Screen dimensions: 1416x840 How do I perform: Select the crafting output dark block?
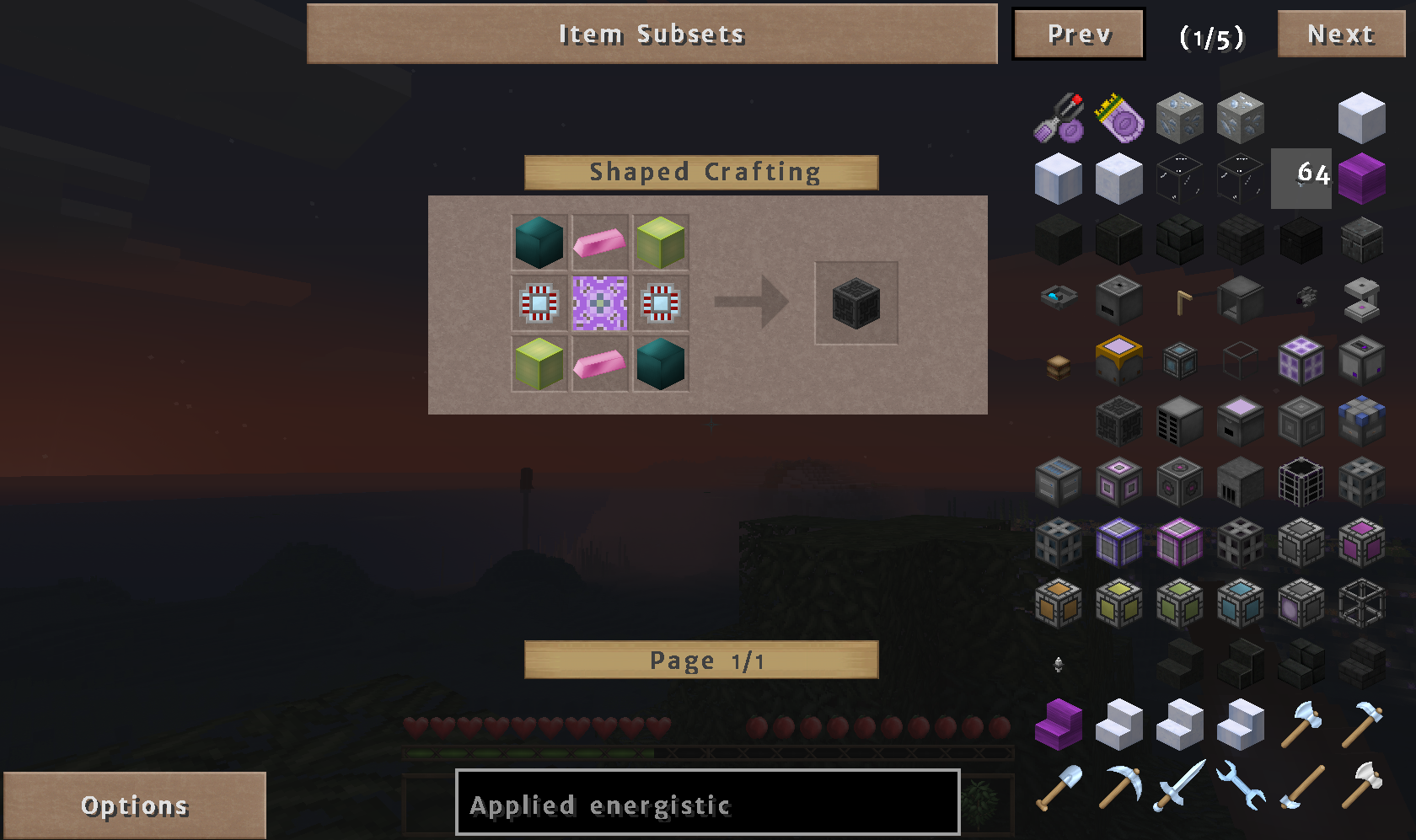coord(855,303)
